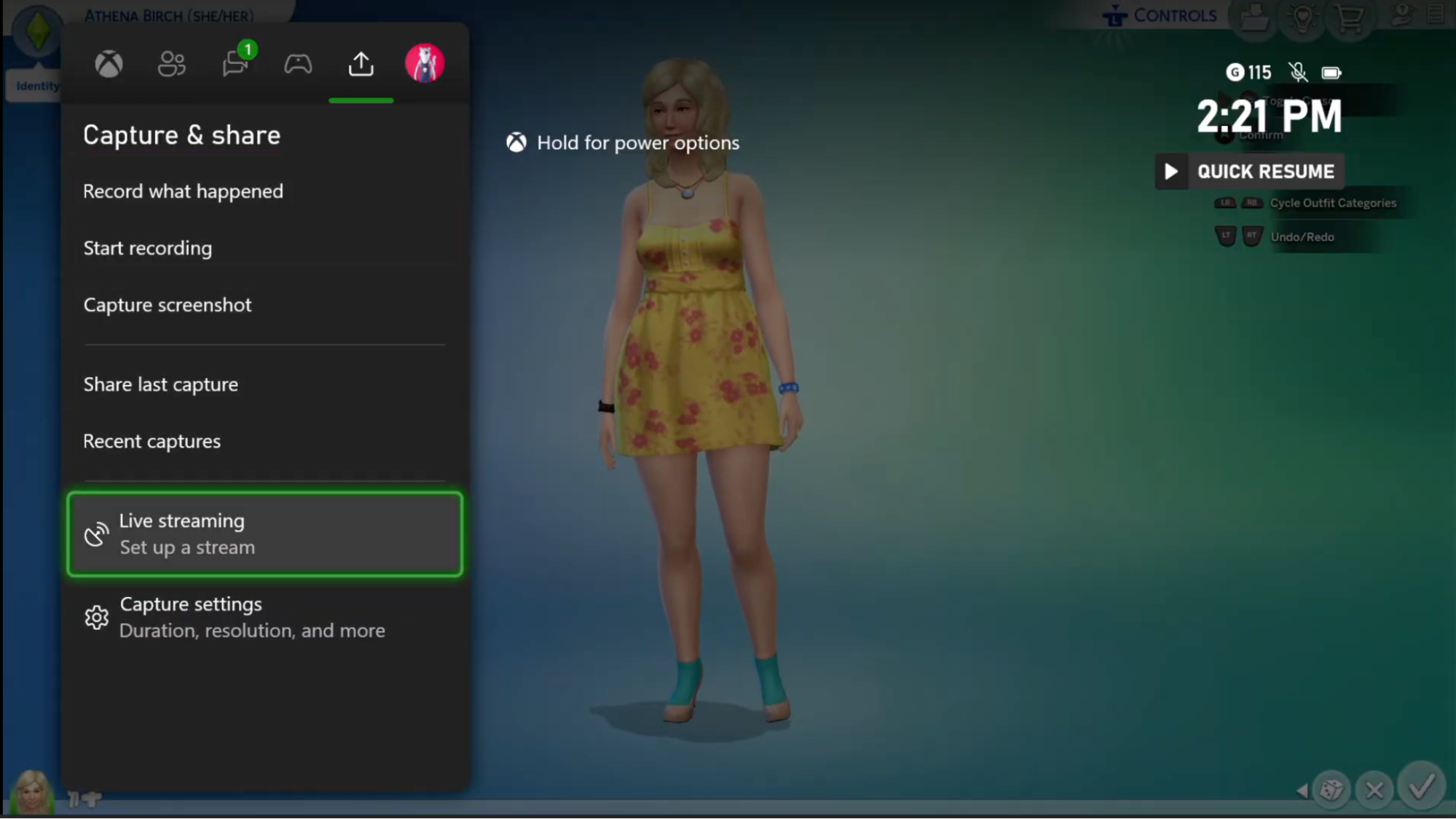Choose Record what happened
1456x819 pixels.
184,191
